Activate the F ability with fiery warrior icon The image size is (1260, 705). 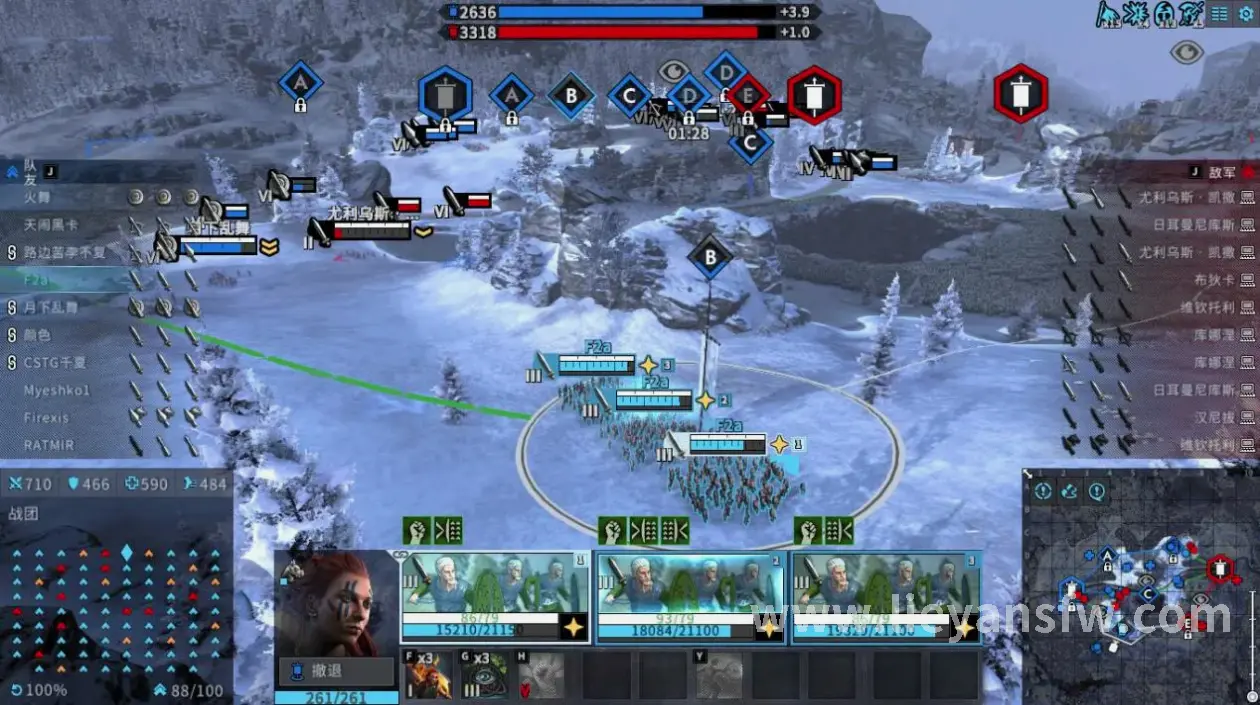427,677
